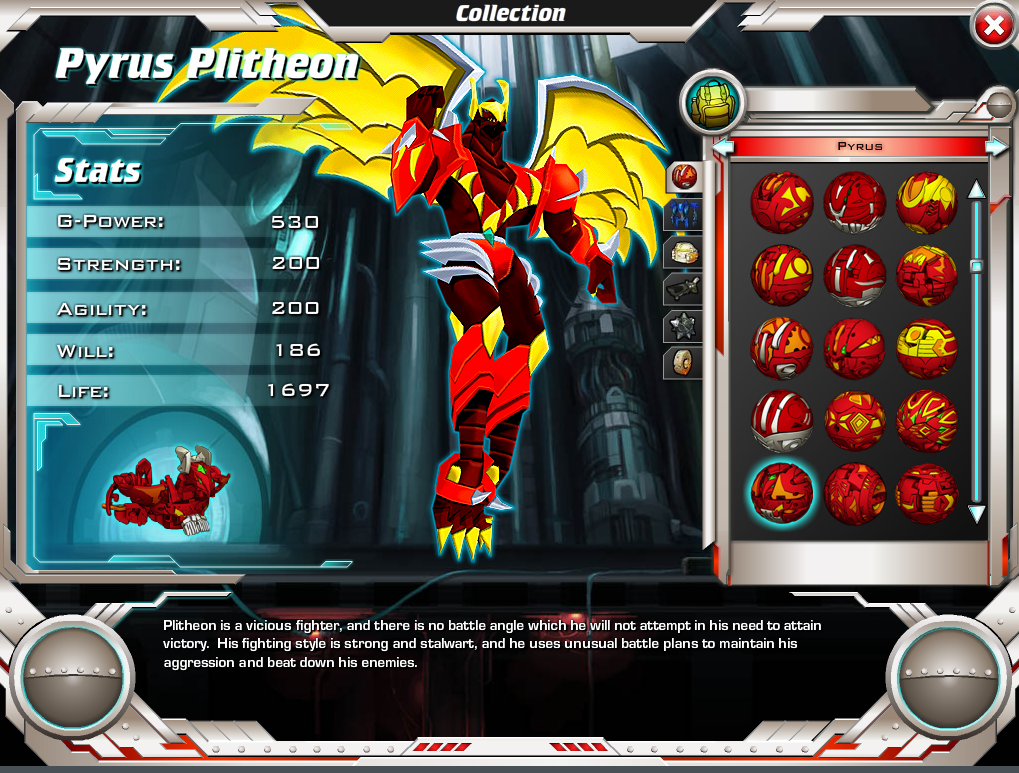Close the Collection screen
The height and width of the screenshot is (773, 1019).
992,27
